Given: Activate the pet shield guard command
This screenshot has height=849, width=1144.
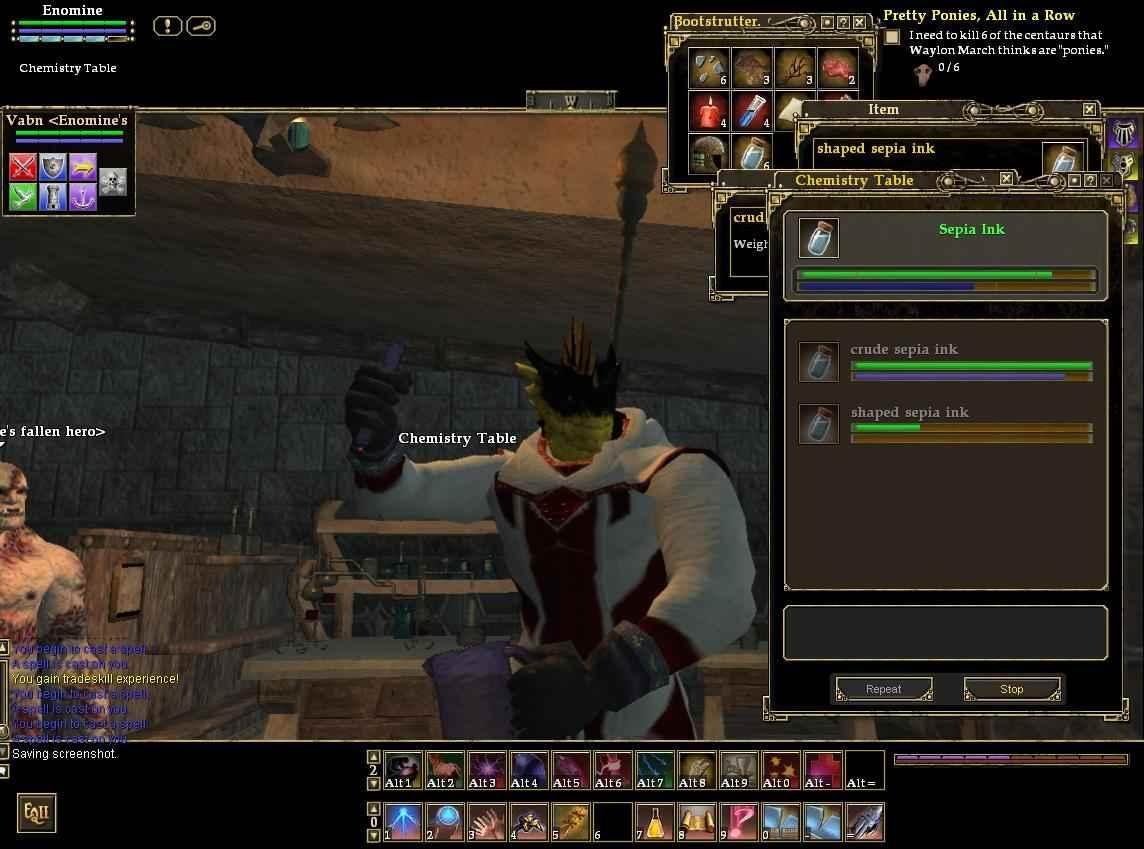Looking at the screenshot, I should [53, 166].
